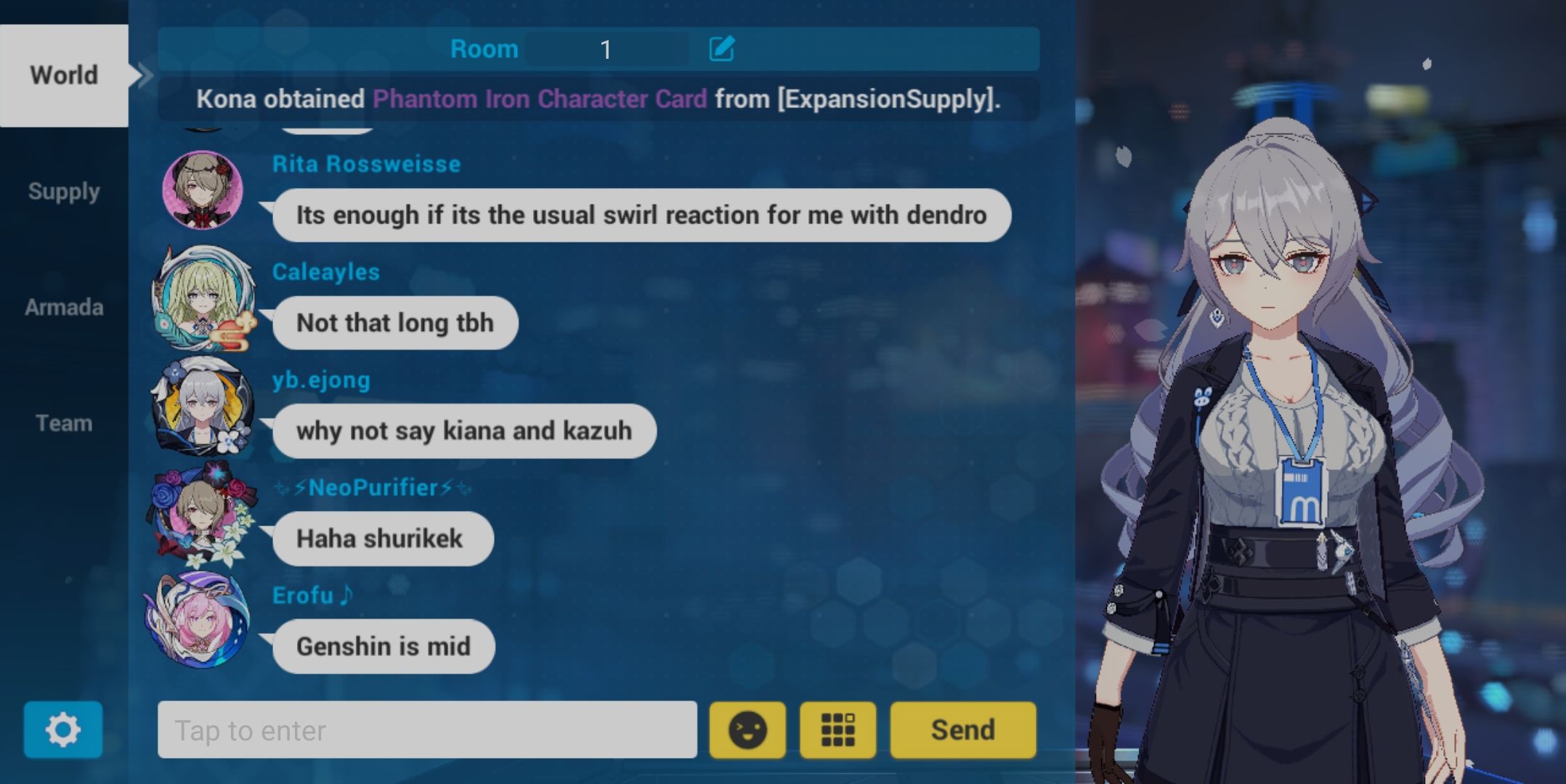This screenshot has width=1566, height=784.
Task: Click the Tap to enter message field
Action: pyautogui.click(x=429, y=730)
